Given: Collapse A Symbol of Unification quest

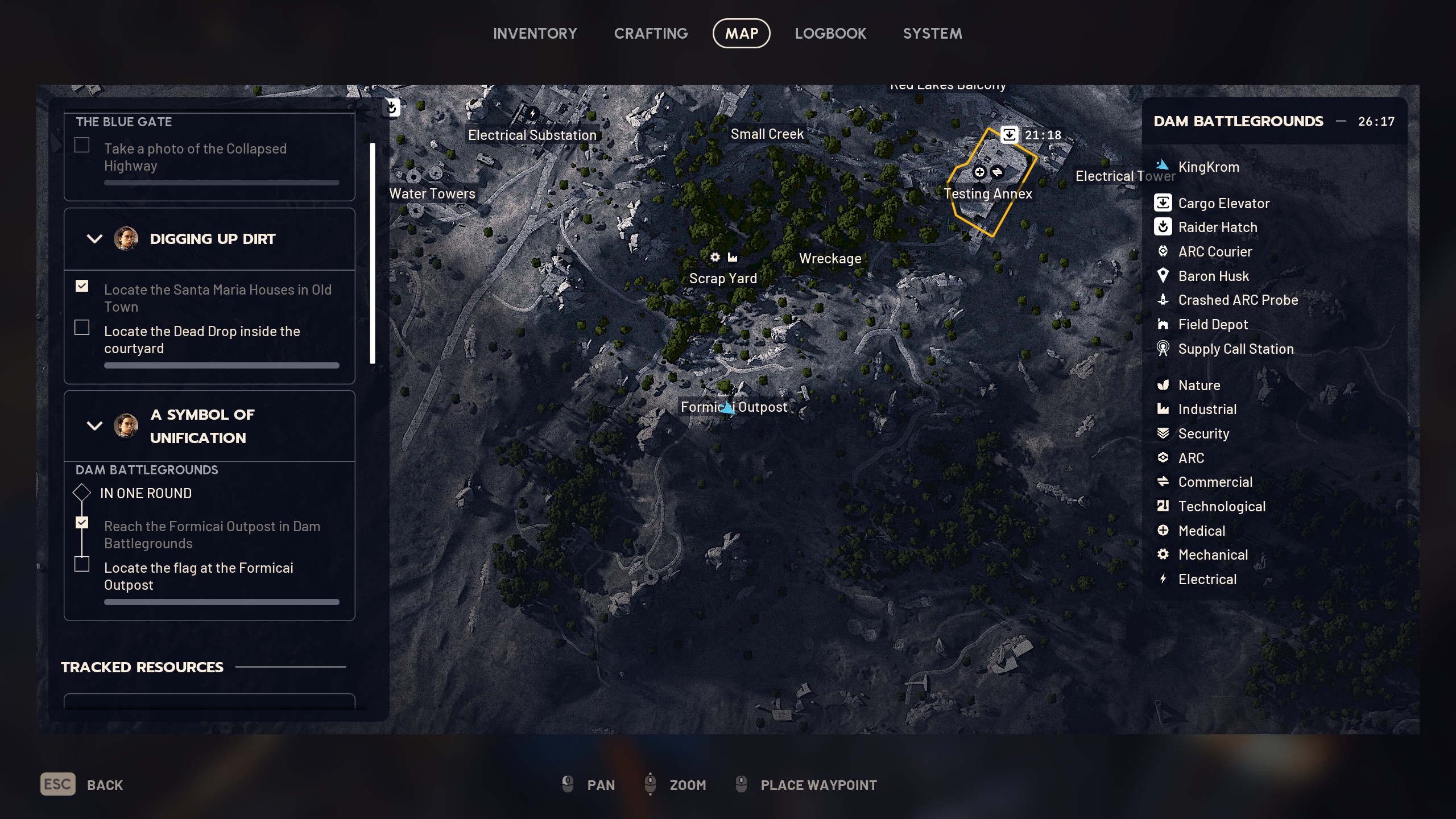Looking at the screenshot, I should [94, 425].
